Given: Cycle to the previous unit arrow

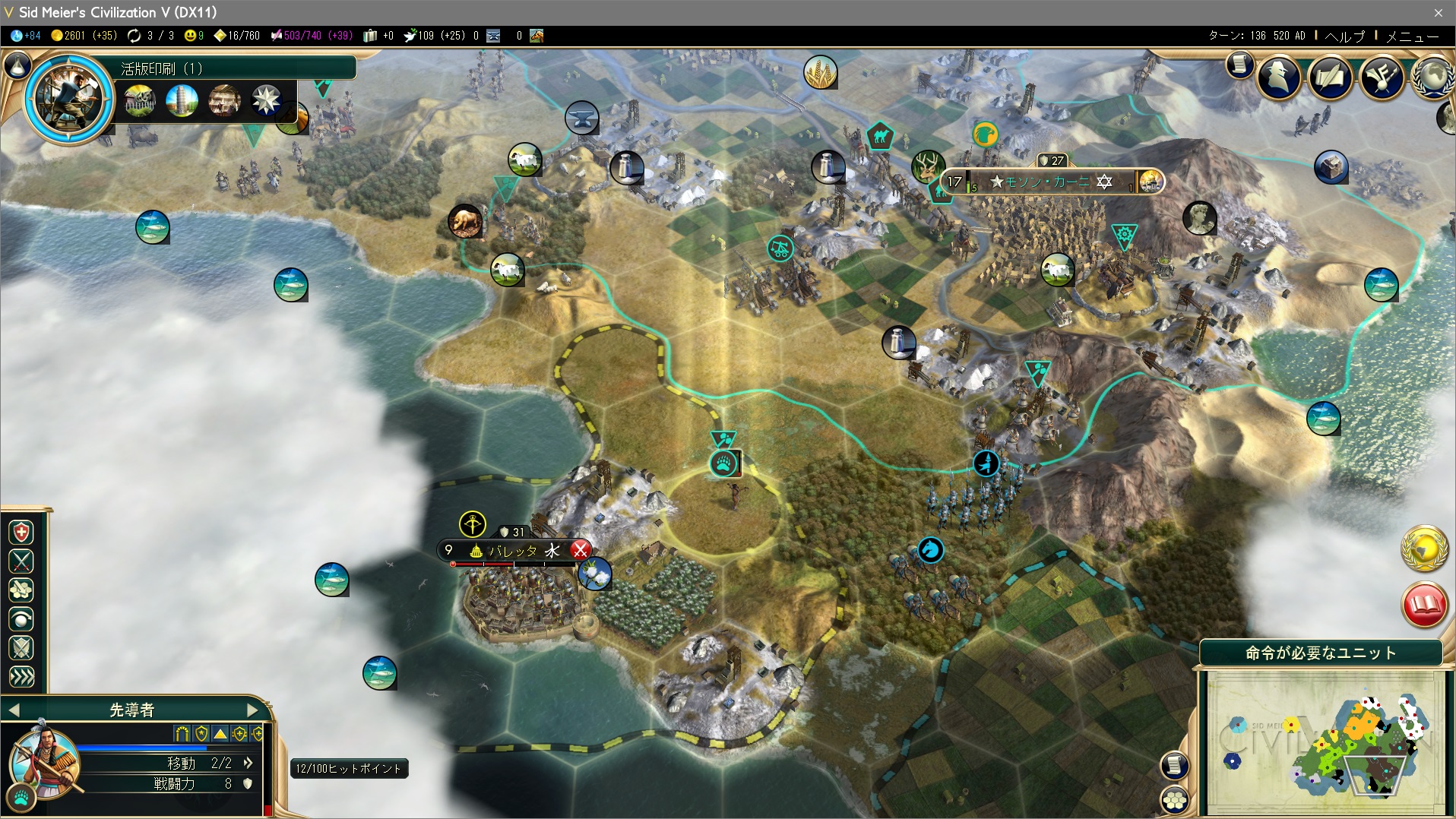Looking at the screenshot, I should pyautogui.click(x=14, y=710).
